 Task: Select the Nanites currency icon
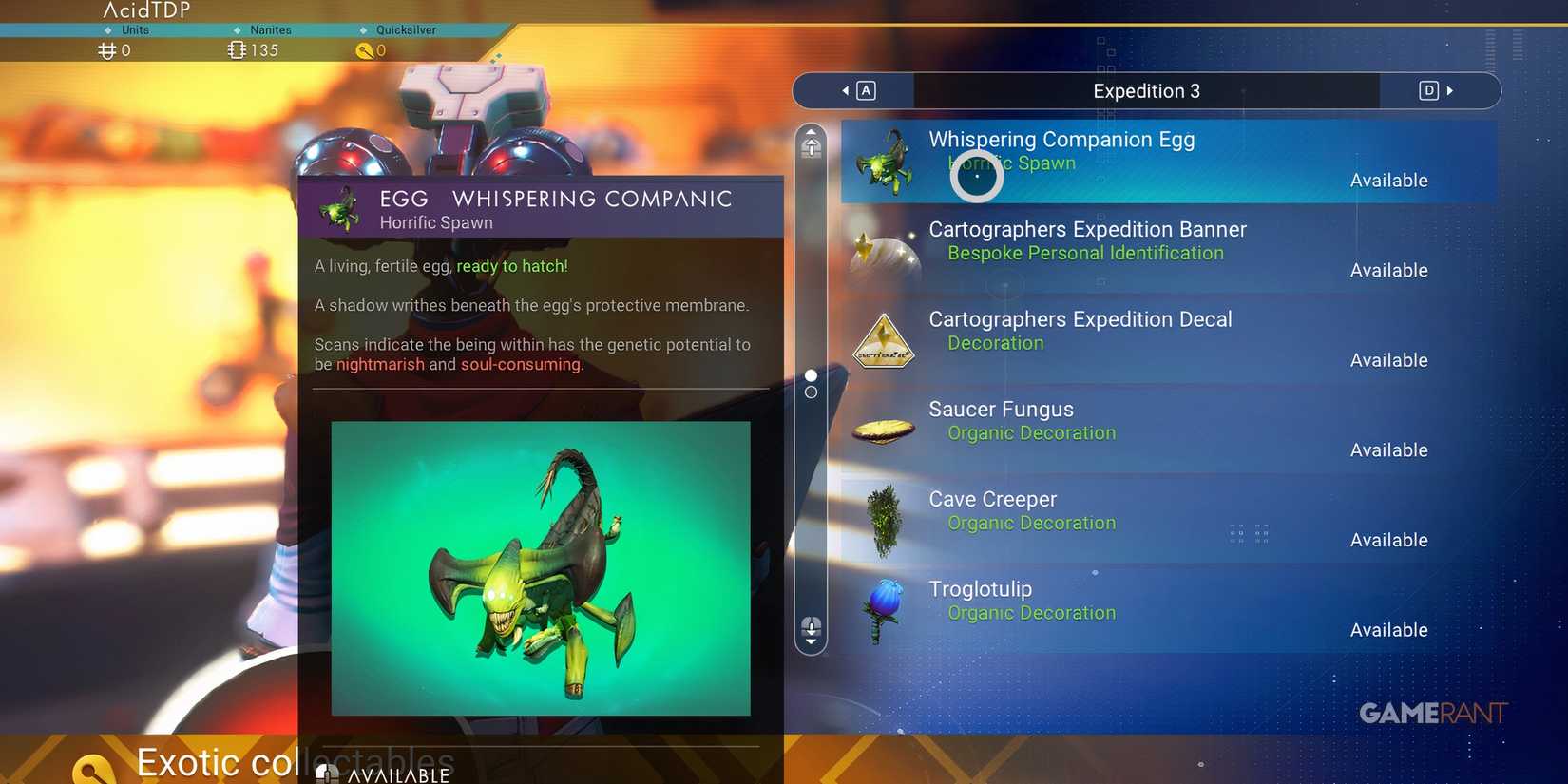237,49
